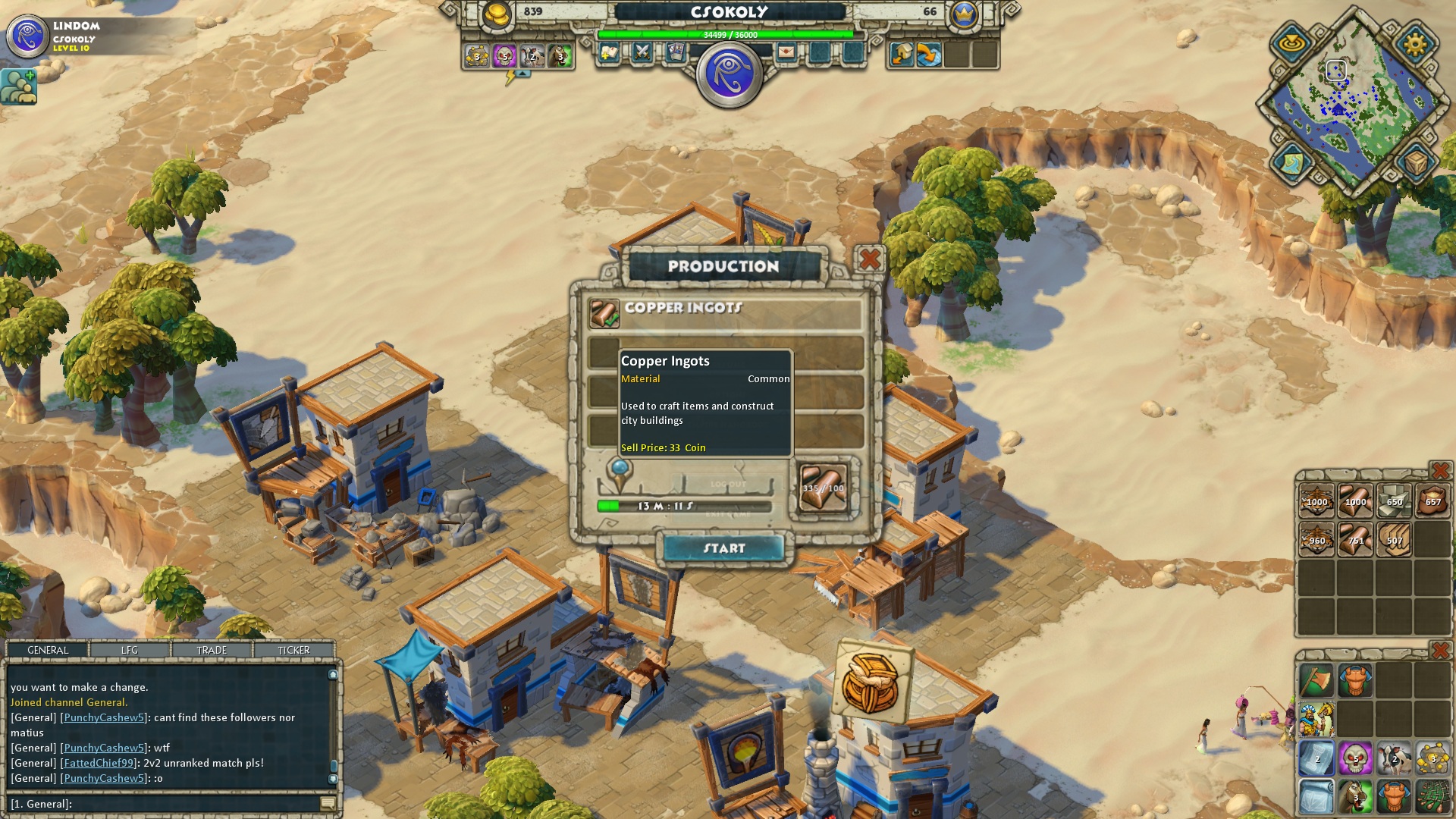Screen dimensions: 1456x819
Task: Open the crossed swords PvP icon
Action: pos(642,52)
